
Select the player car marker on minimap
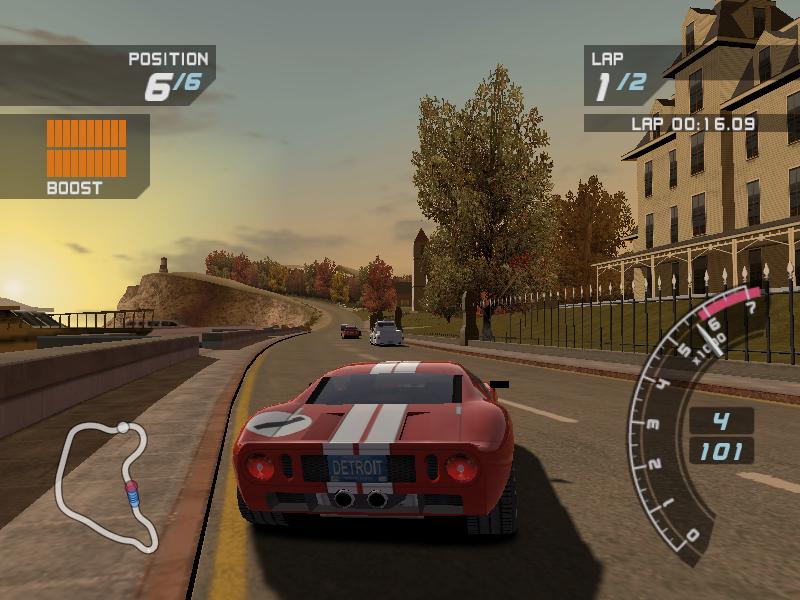131,492
